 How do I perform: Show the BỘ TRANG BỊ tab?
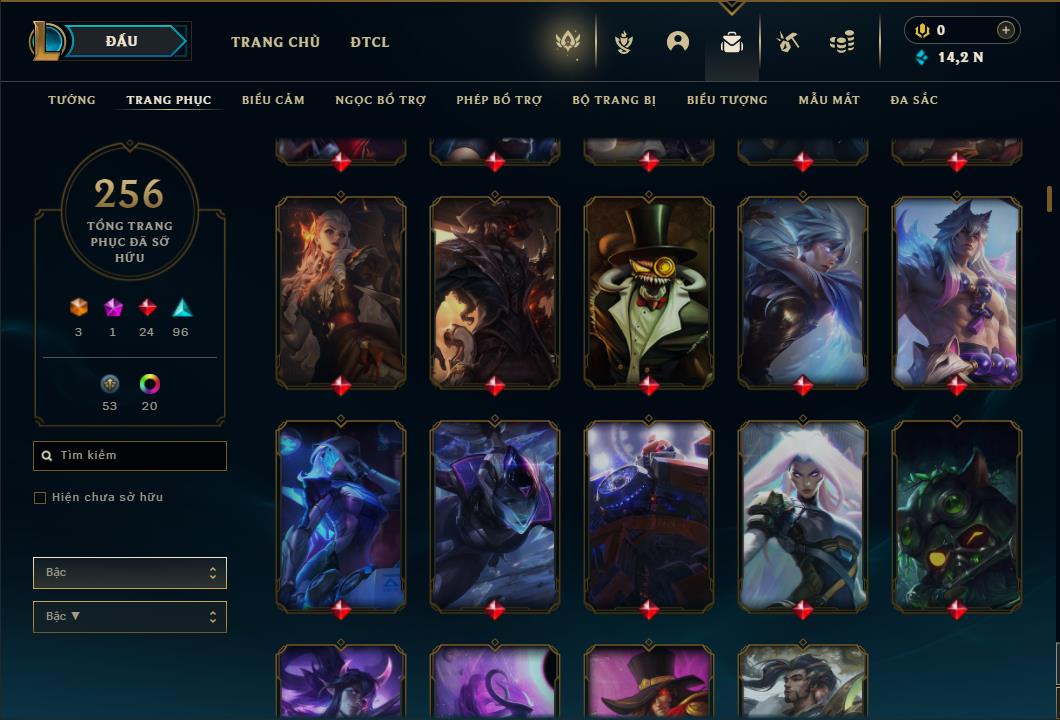(x=614, y=100)
